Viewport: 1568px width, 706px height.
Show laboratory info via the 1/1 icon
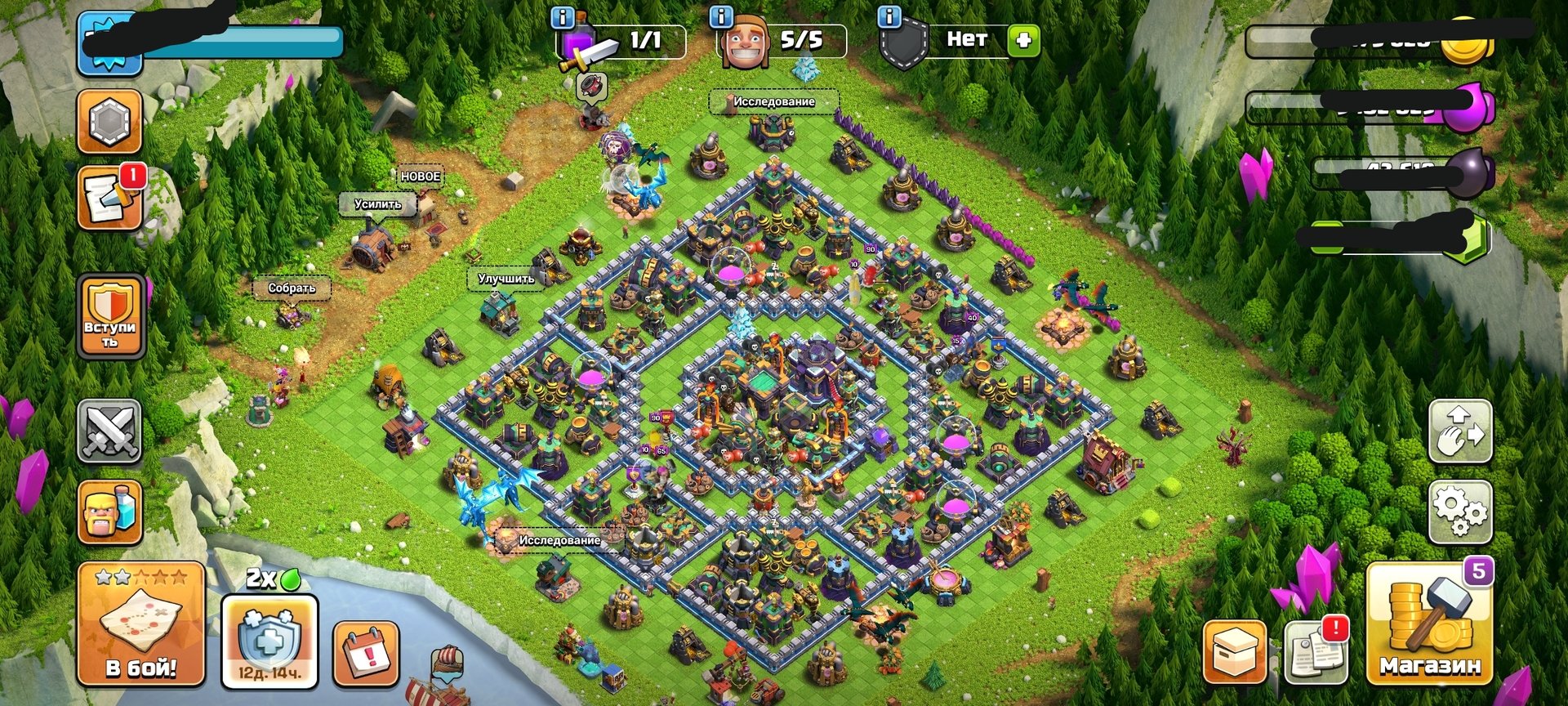point(563,18)
